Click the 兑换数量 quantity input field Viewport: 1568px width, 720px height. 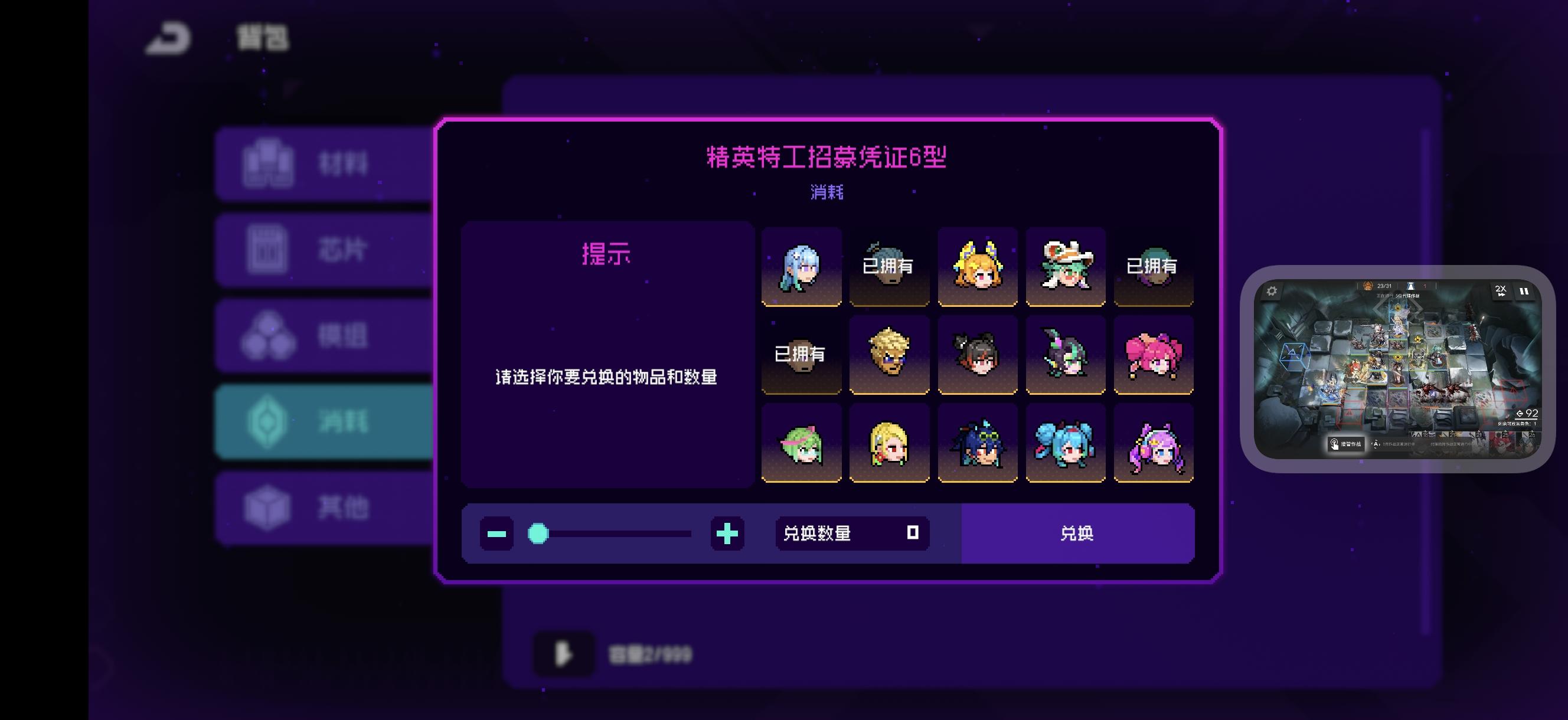click(x=851, y=534)
